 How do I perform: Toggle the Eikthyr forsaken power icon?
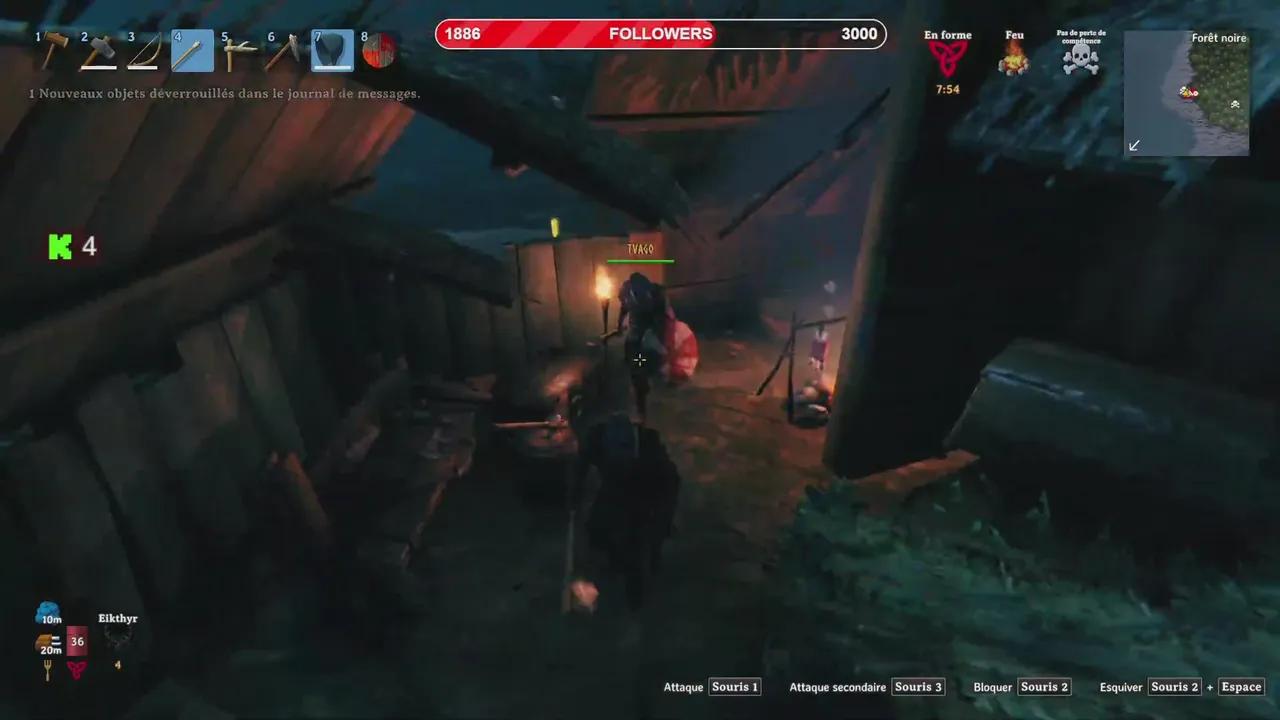point(117,639)
